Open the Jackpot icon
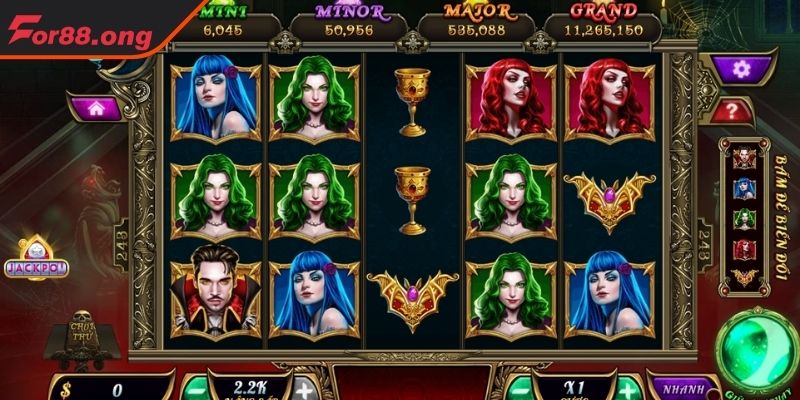800x400 pixels. [x=33, y=262]
